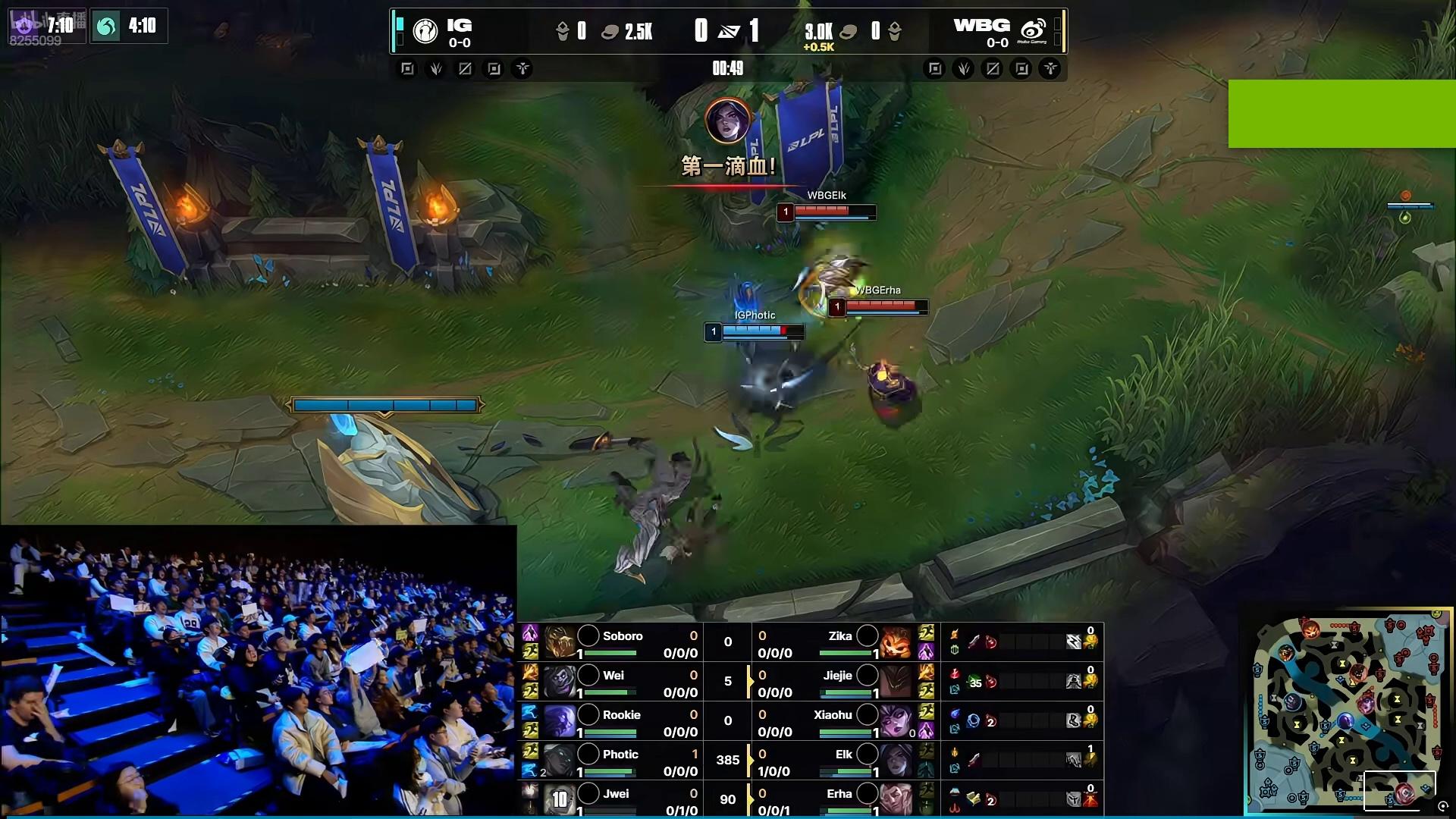1456x819 pixels.
Task: Select Elk's champion portrait
Action: [896, 761]
